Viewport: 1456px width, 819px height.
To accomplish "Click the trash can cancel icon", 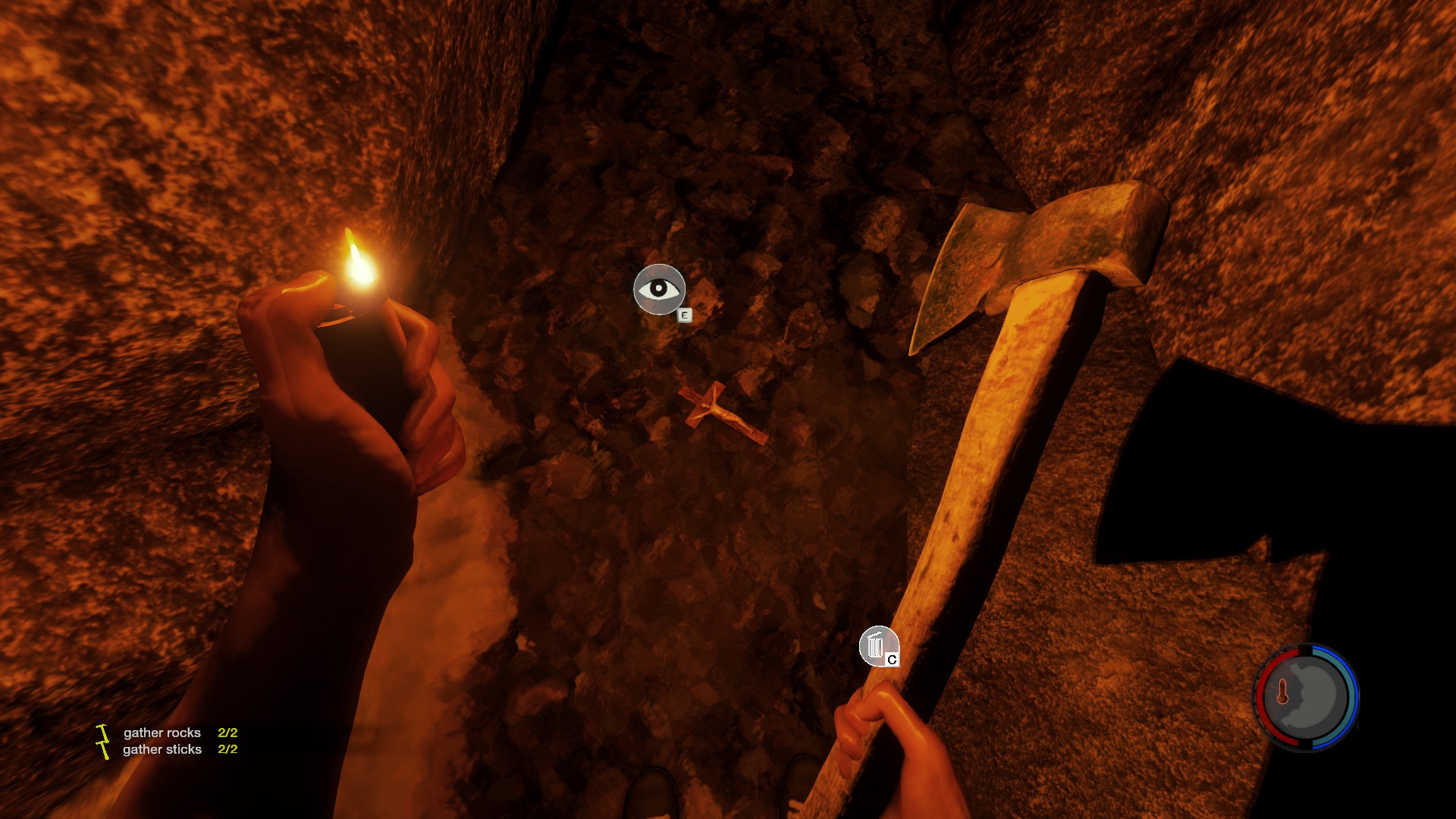I will tap(877, 646).
